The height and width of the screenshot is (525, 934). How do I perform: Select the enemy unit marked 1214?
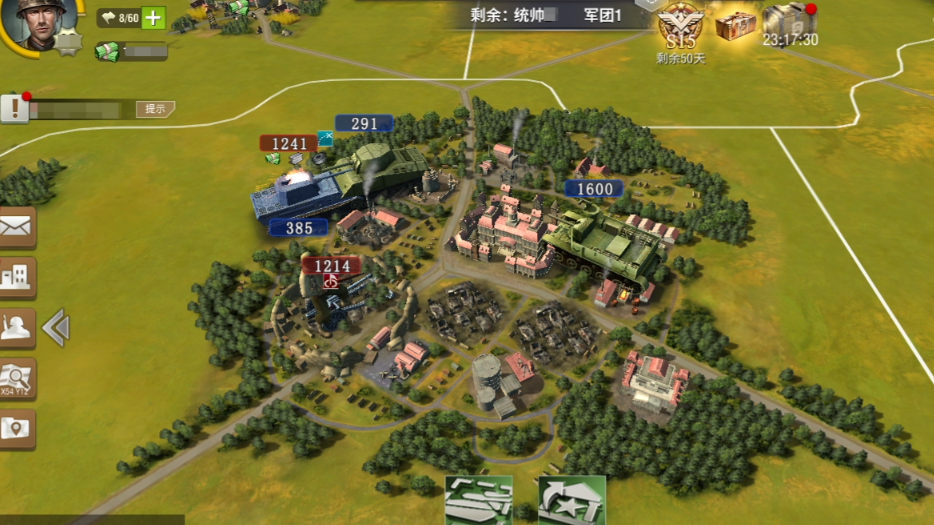(x=332, y=266)
